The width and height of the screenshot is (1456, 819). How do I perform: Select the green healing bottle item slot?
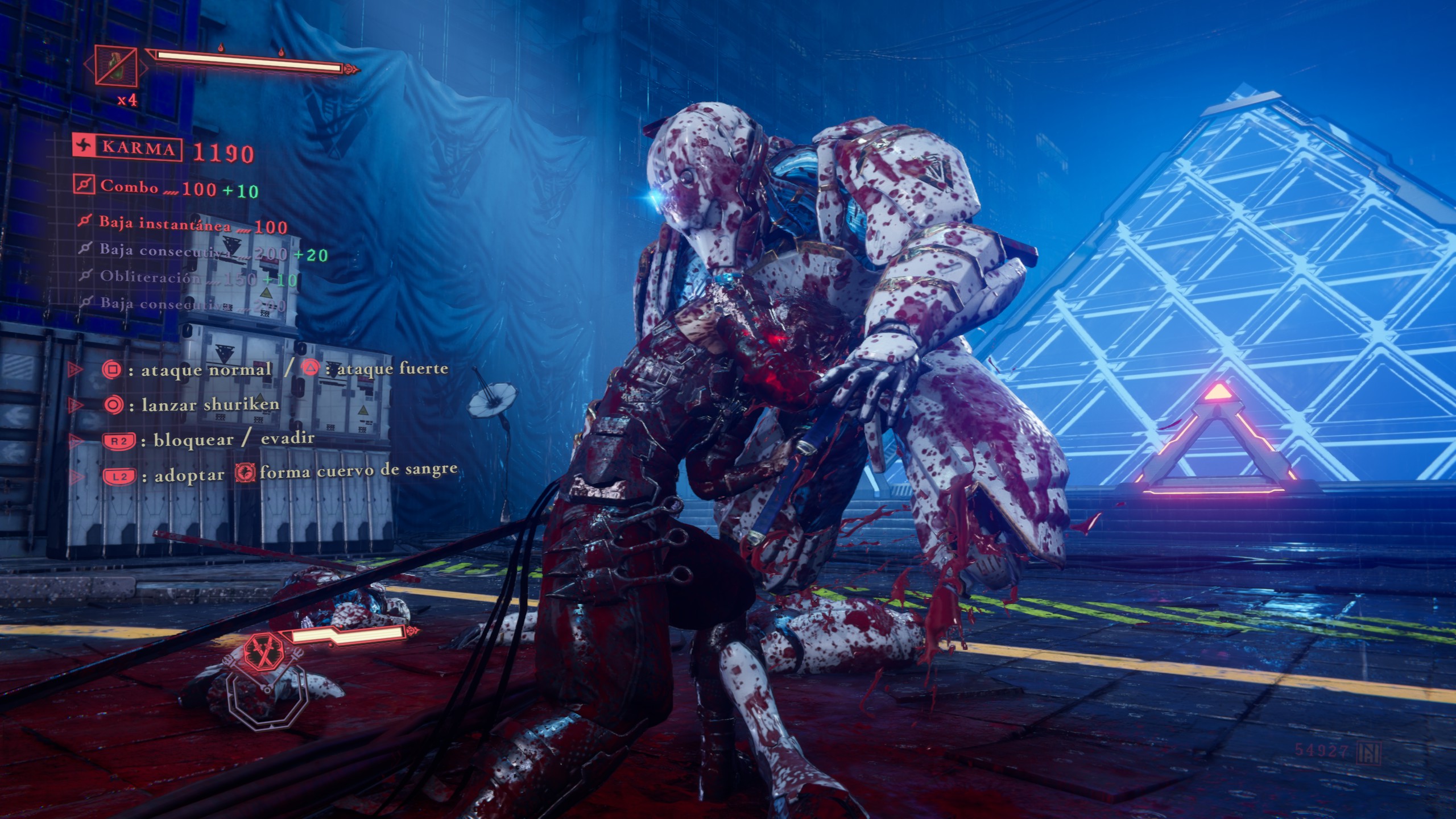tap(116, 66)
